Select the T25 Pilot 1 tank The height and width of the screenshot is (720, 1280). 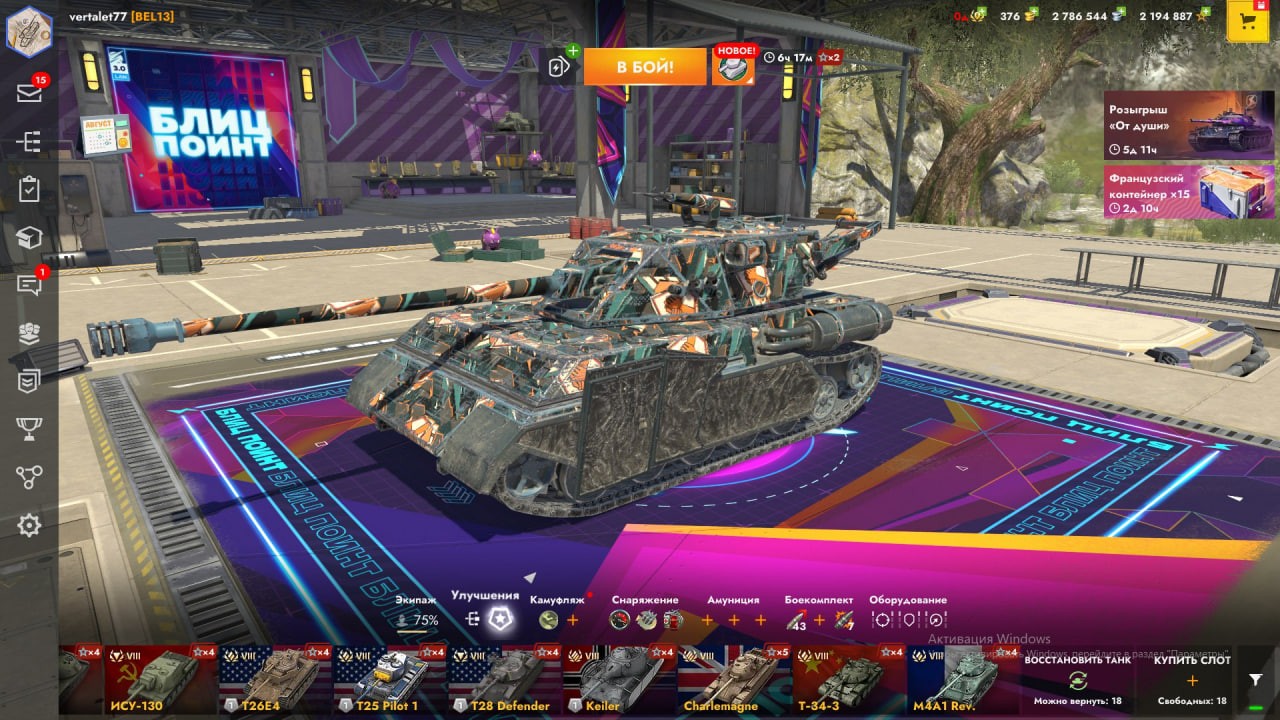[x=389, y=680]
